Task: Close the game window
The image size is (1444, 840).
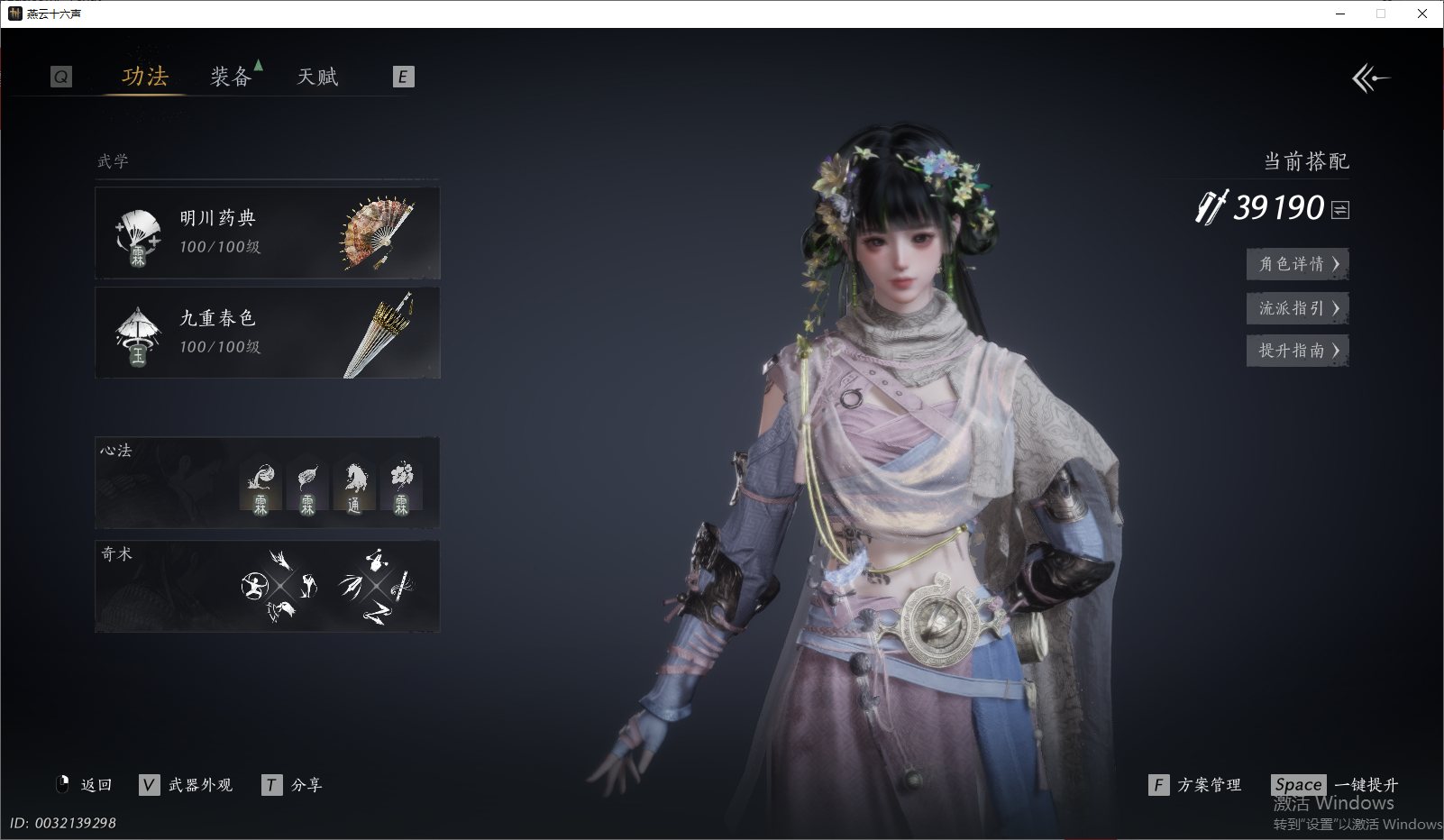Action: [1422, 14]
